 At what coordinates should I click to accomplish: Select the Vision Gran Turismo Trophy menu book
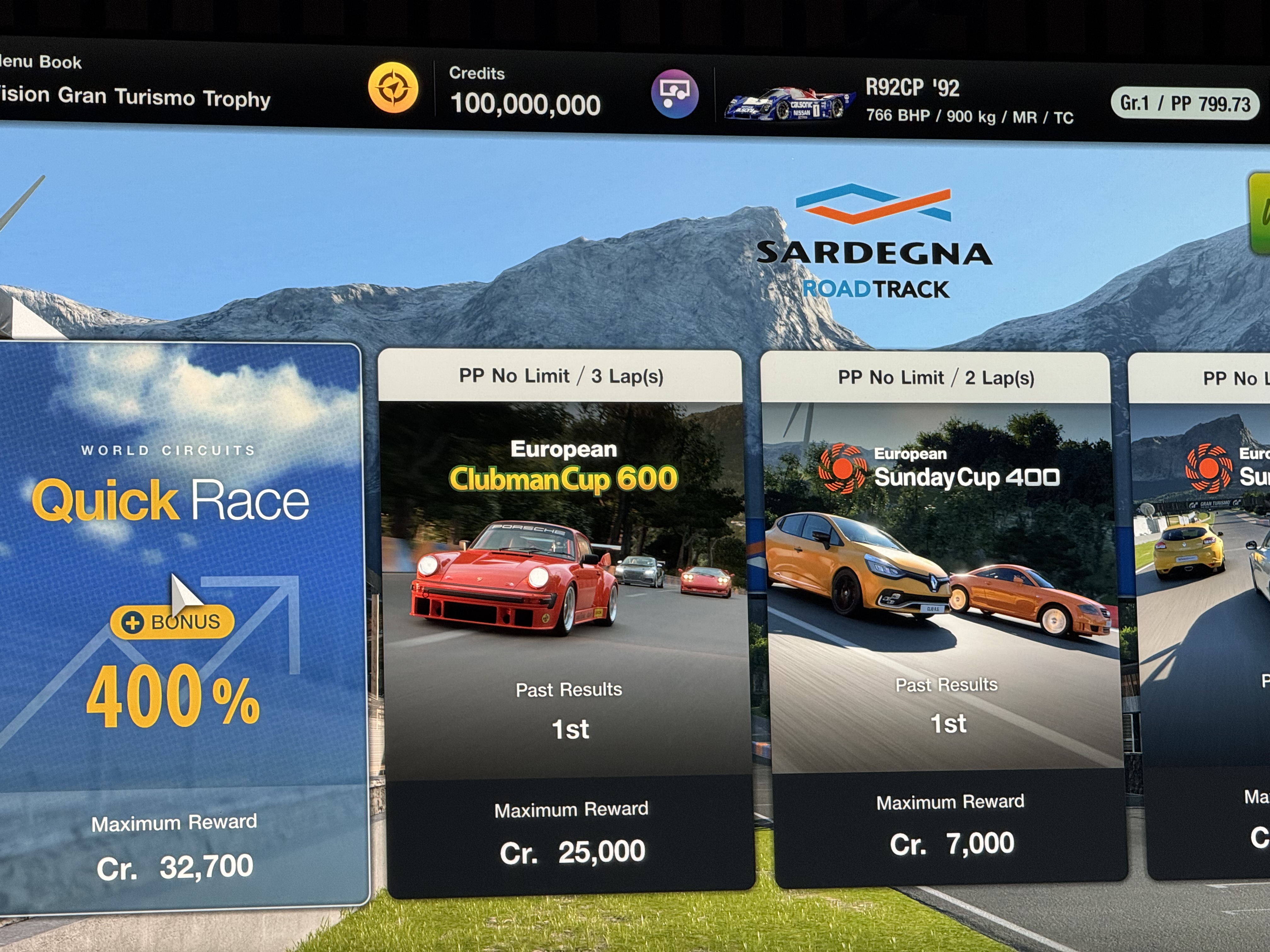click(135, 96)
